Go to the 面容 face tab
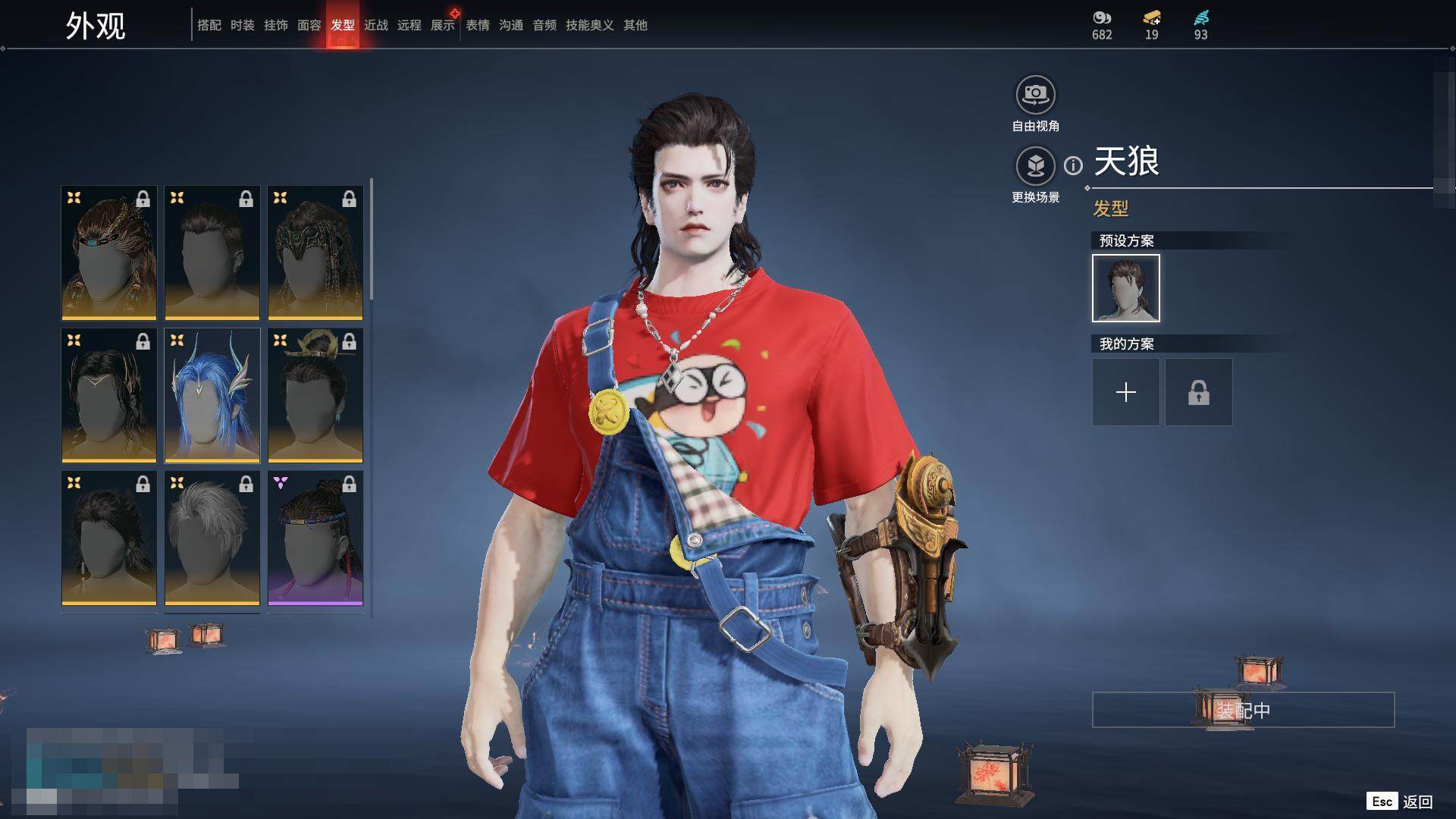This screenshot has width=1456, height=819. 309,25
